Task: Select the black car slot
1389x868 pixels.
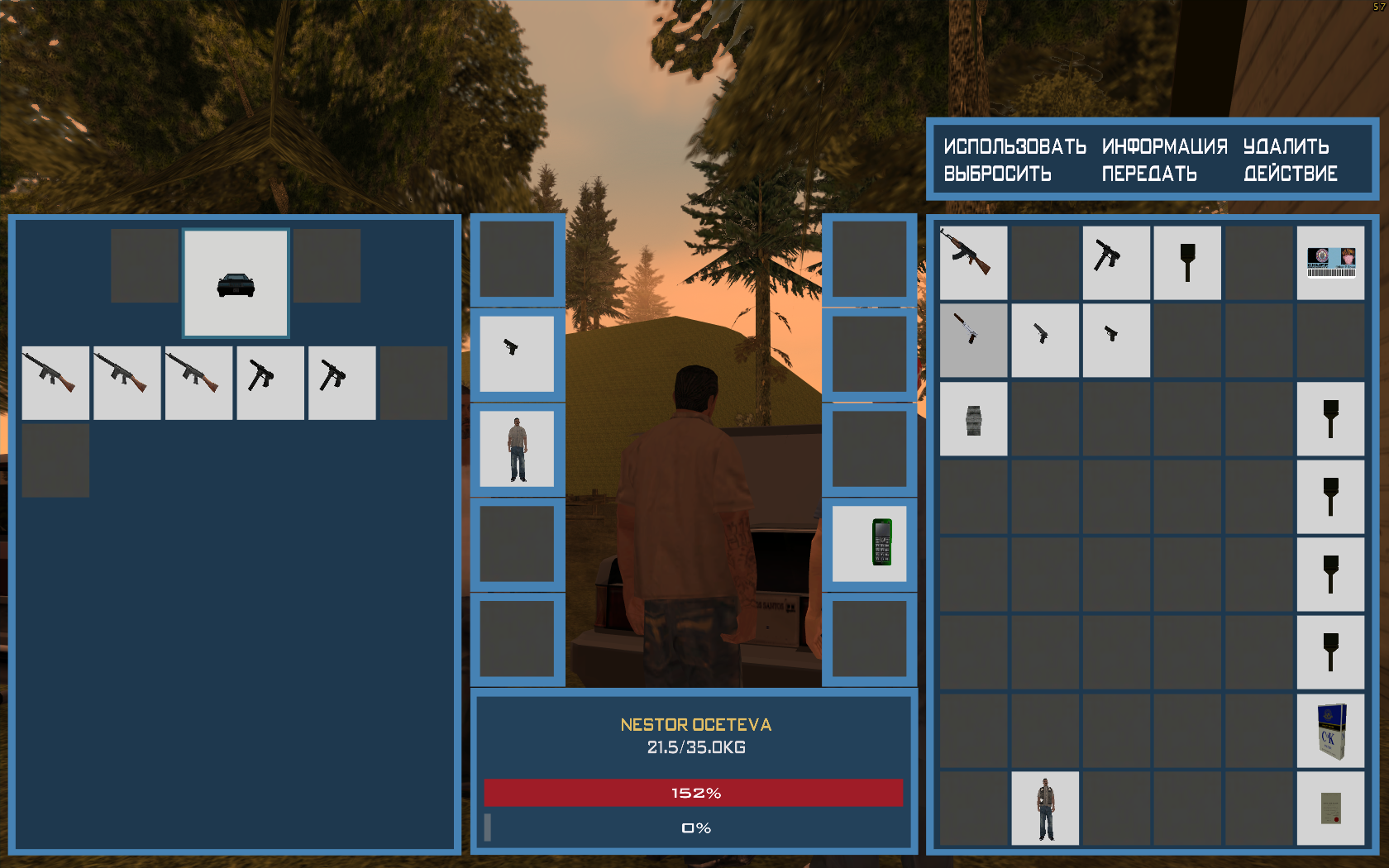Action: pyautogui.click(x=236, y=283)
